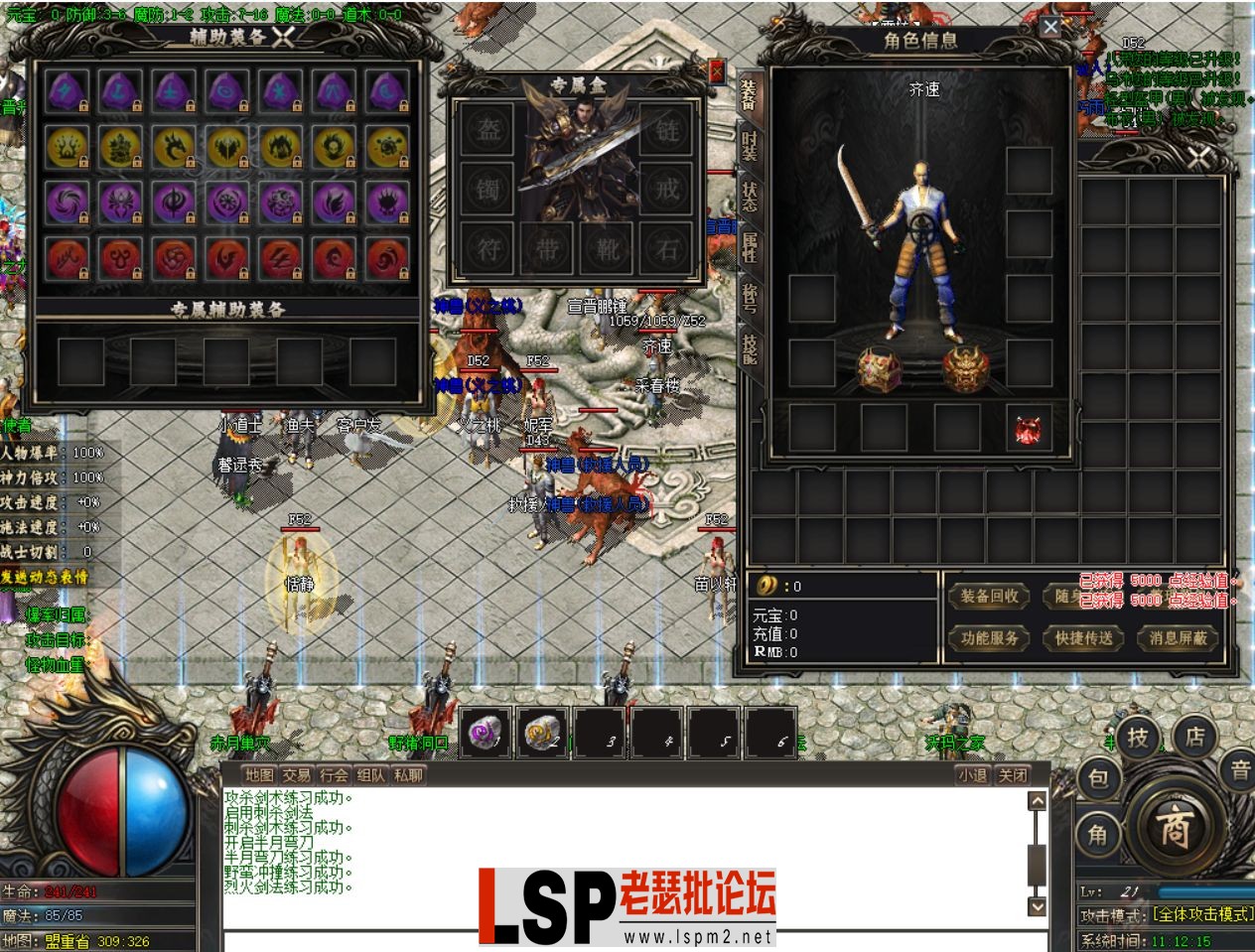Switch to the 时装 costume tab
Screen dimensions: 1255x952
click(750, 147)
